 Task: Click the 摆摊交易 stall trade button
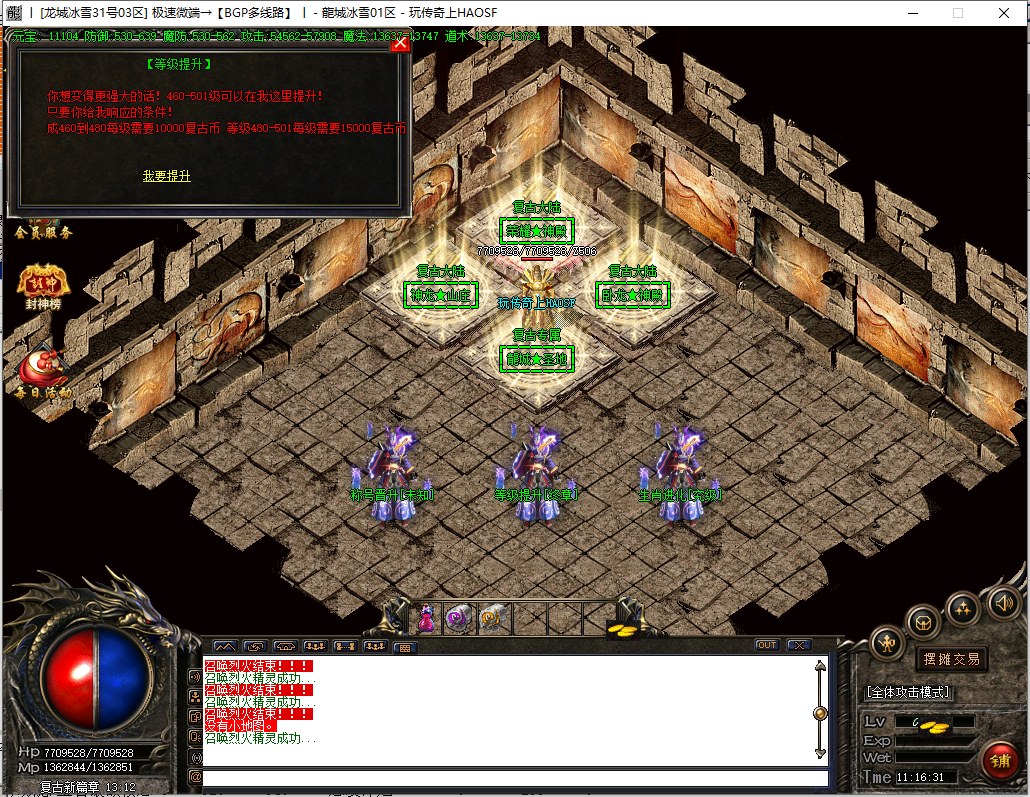[951, 659]
